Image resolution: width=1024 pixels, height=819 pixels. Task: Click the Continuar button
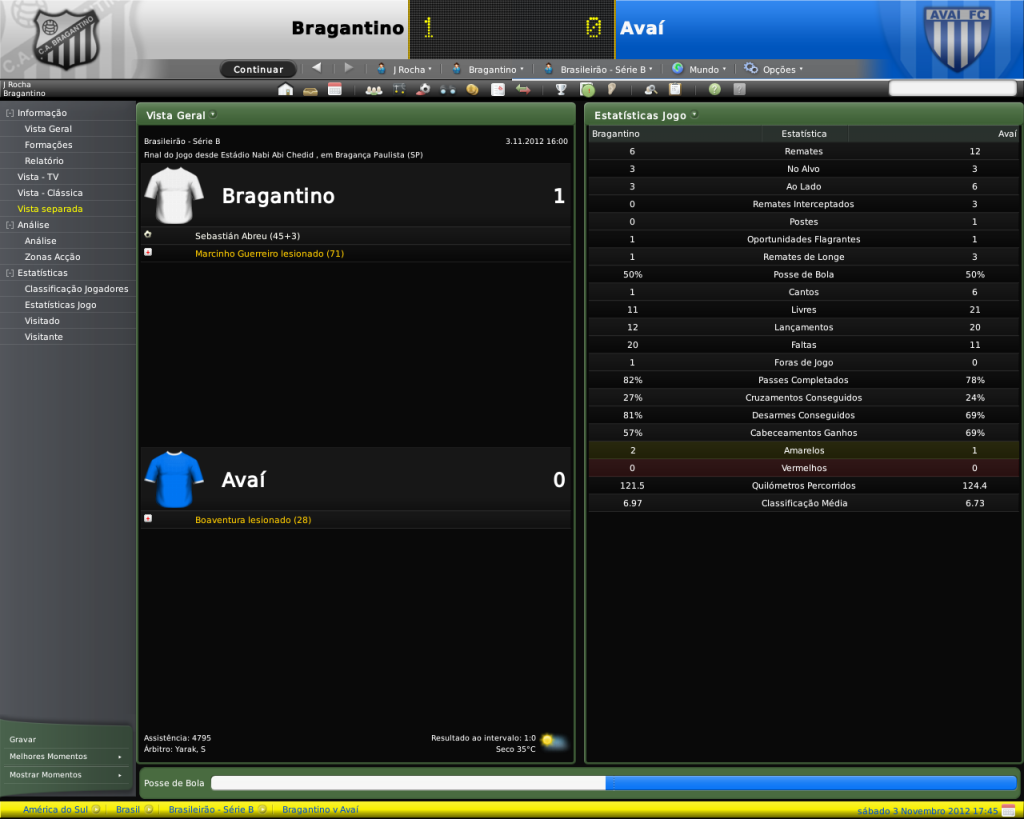(x=258, y=70)
